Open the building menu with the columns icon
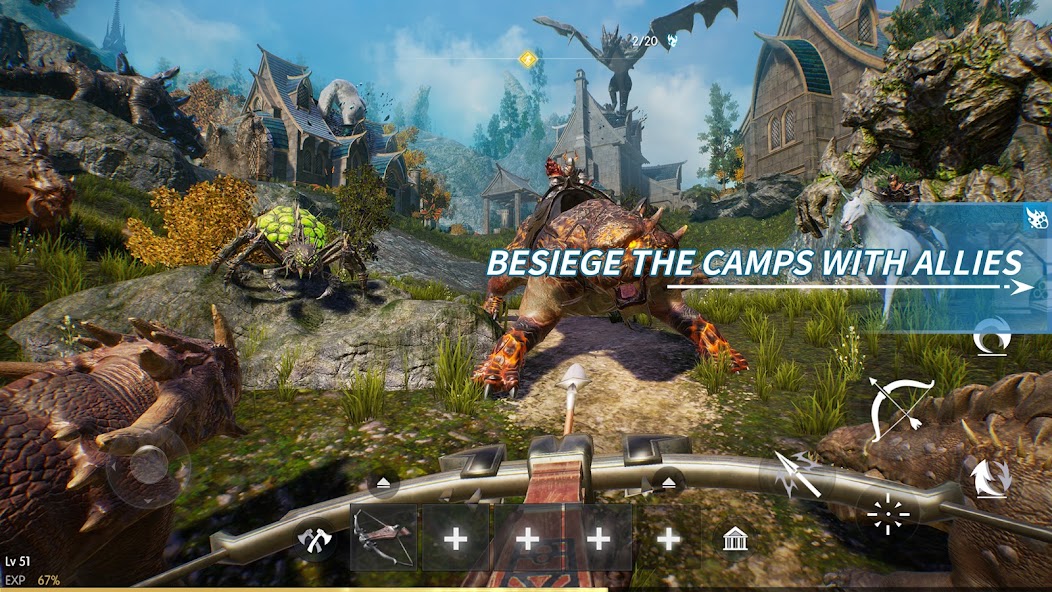Screen dimensions: 1052x592 point(736,540)
